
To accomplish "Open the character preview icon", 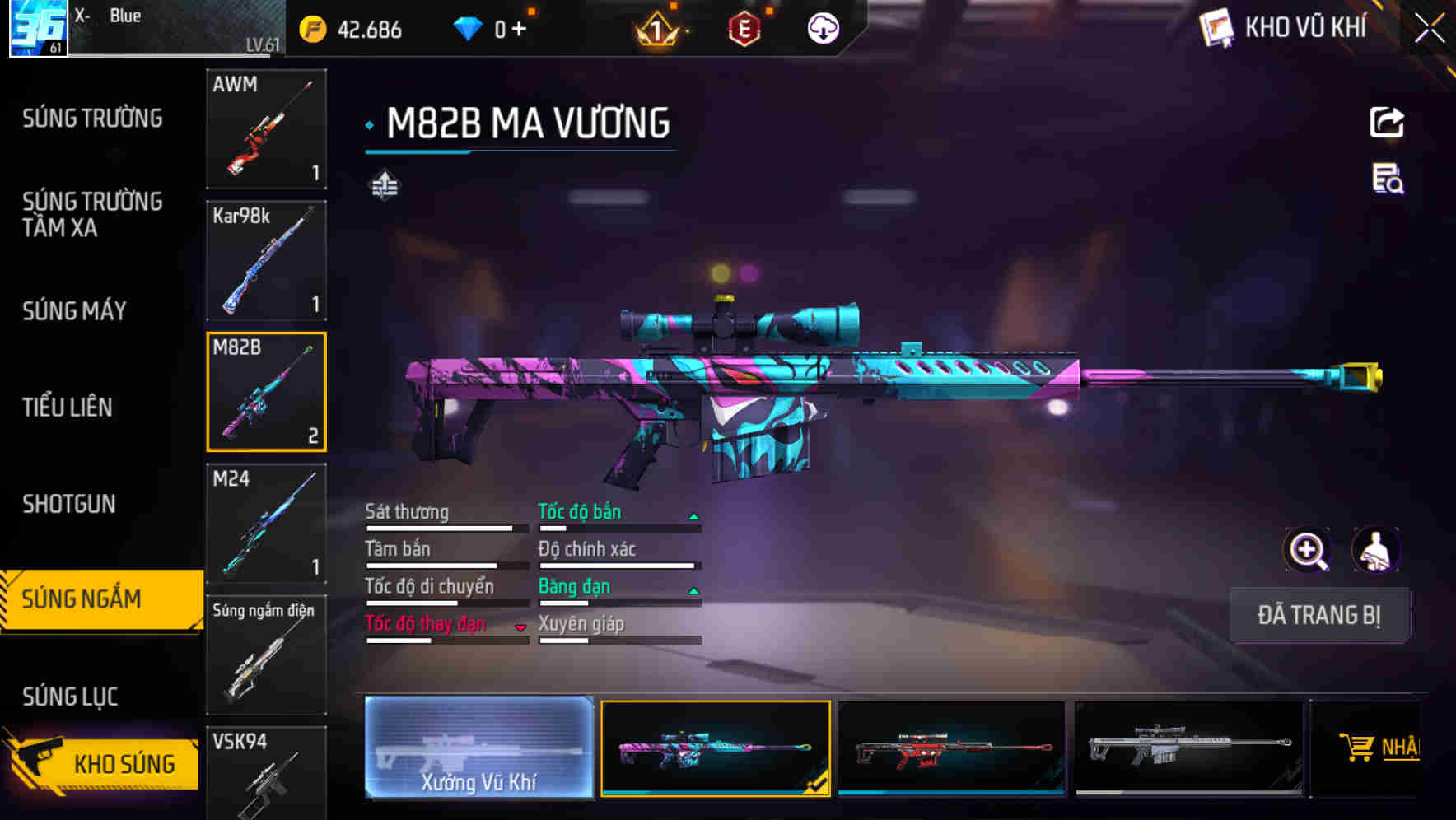I will pos(1374,549).
